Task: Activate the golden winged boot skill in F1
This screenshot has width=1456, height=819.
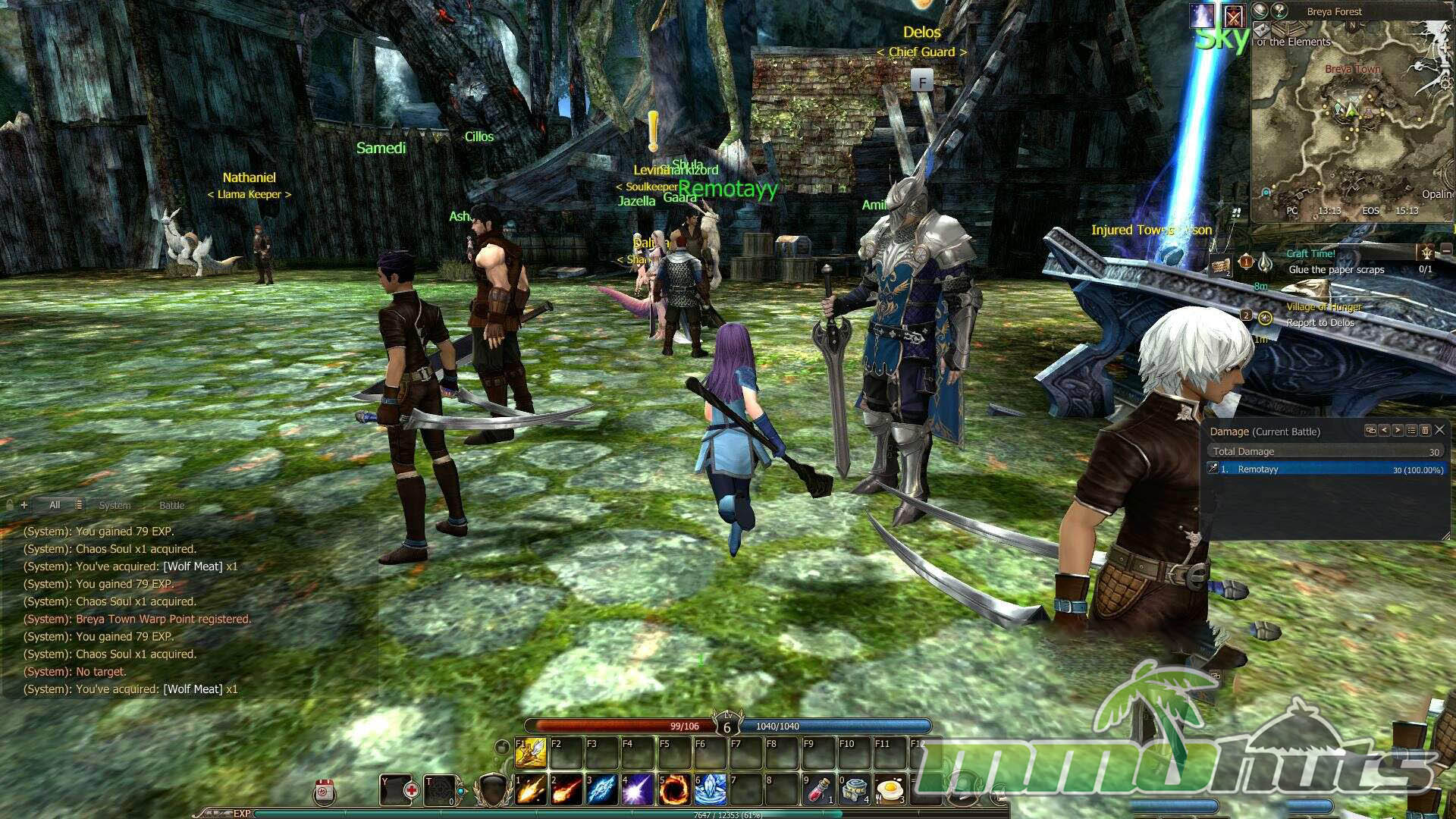Action: tap(531, 753)
